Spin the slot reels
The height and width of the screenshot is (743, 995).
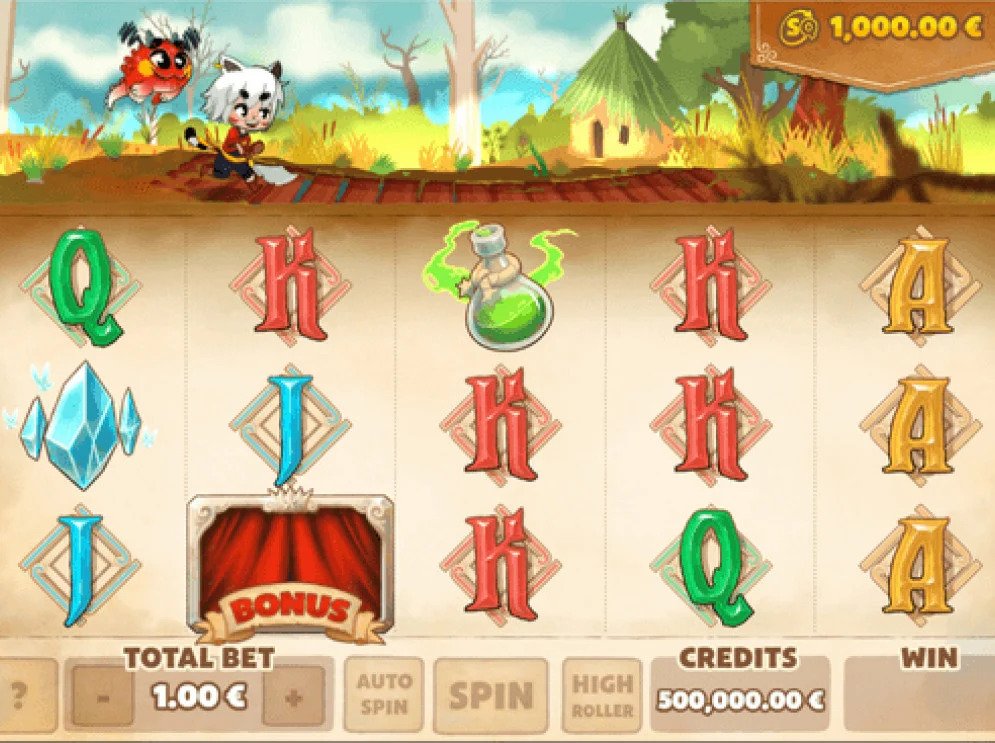click(x=490, y=695)
